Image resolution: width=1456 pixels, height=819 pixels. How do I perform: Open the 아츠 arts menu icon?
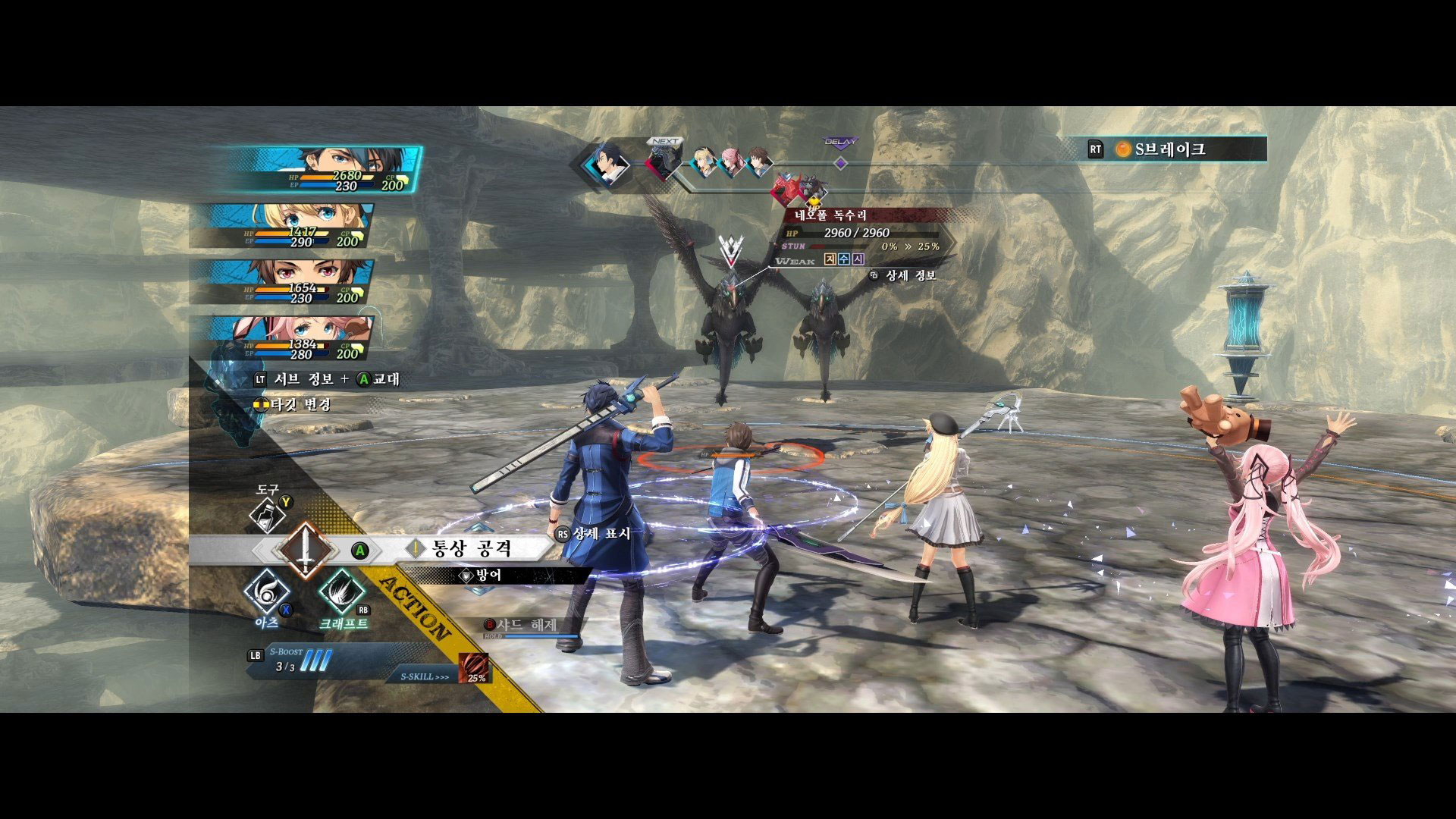tap(267, 591)
